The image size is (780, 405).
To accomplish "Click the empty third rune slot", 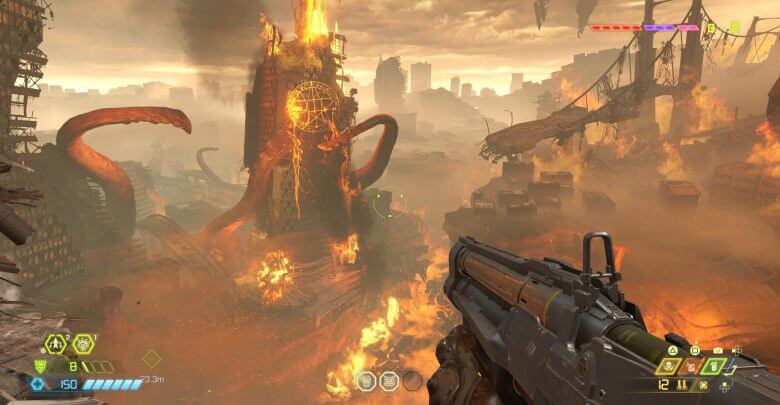I will point(412,380).
